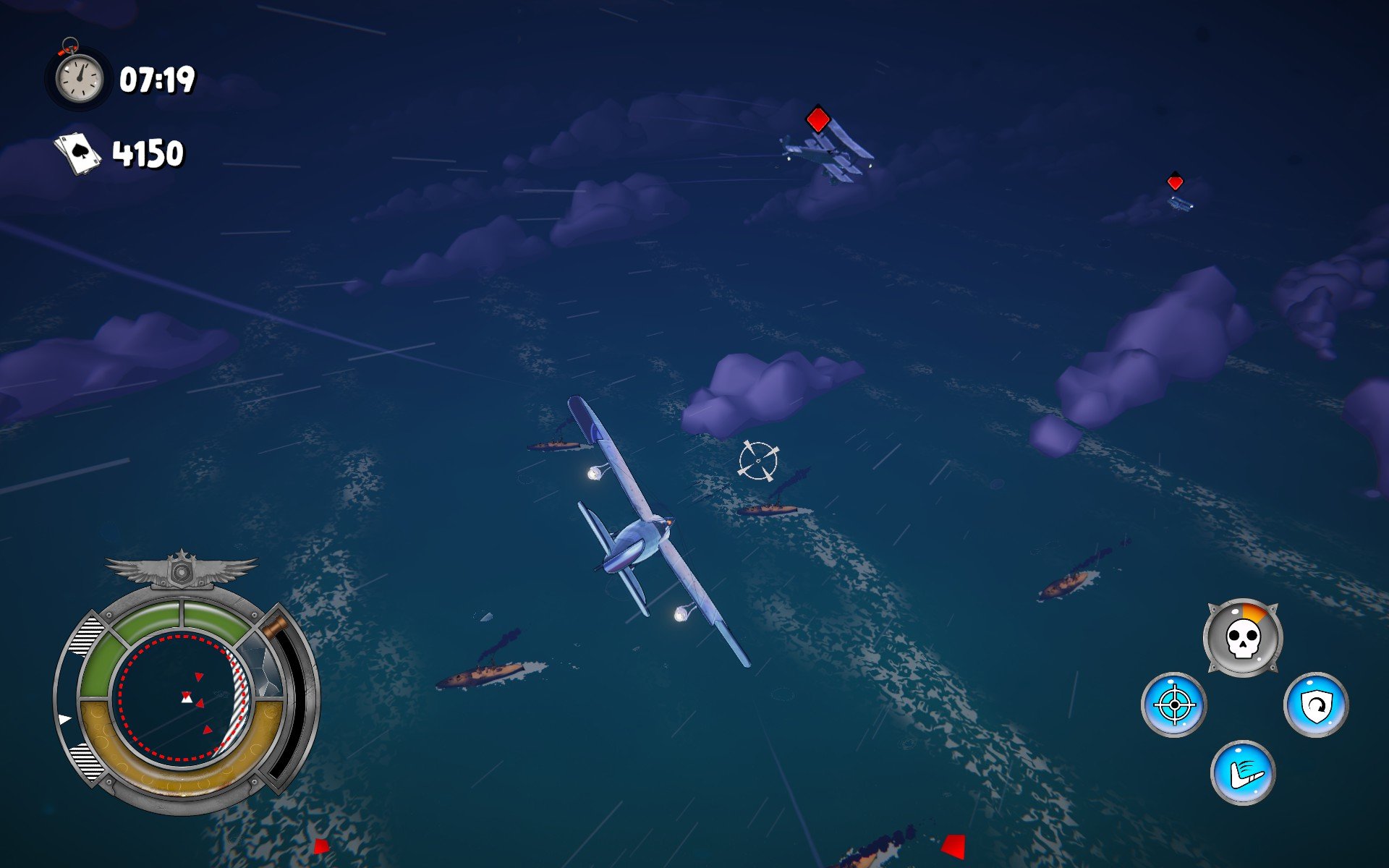Use the shield evasive roll ability
The width and height of the screenshot is (1389, 868).
(x=1315, y=705)
